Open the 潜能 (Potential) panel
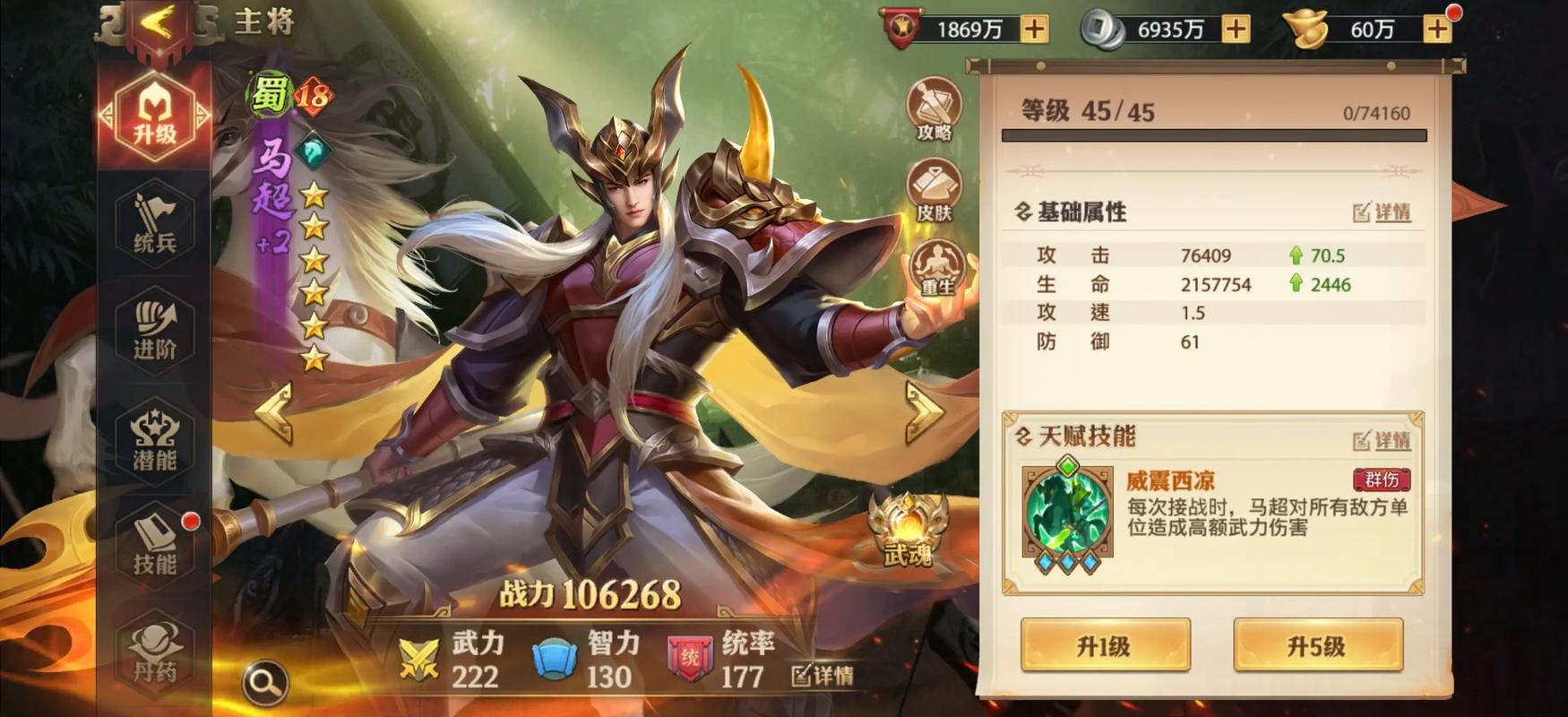The width and height of the screenshot is (1568, 717). pyautogui.click(x=152, y=438)
